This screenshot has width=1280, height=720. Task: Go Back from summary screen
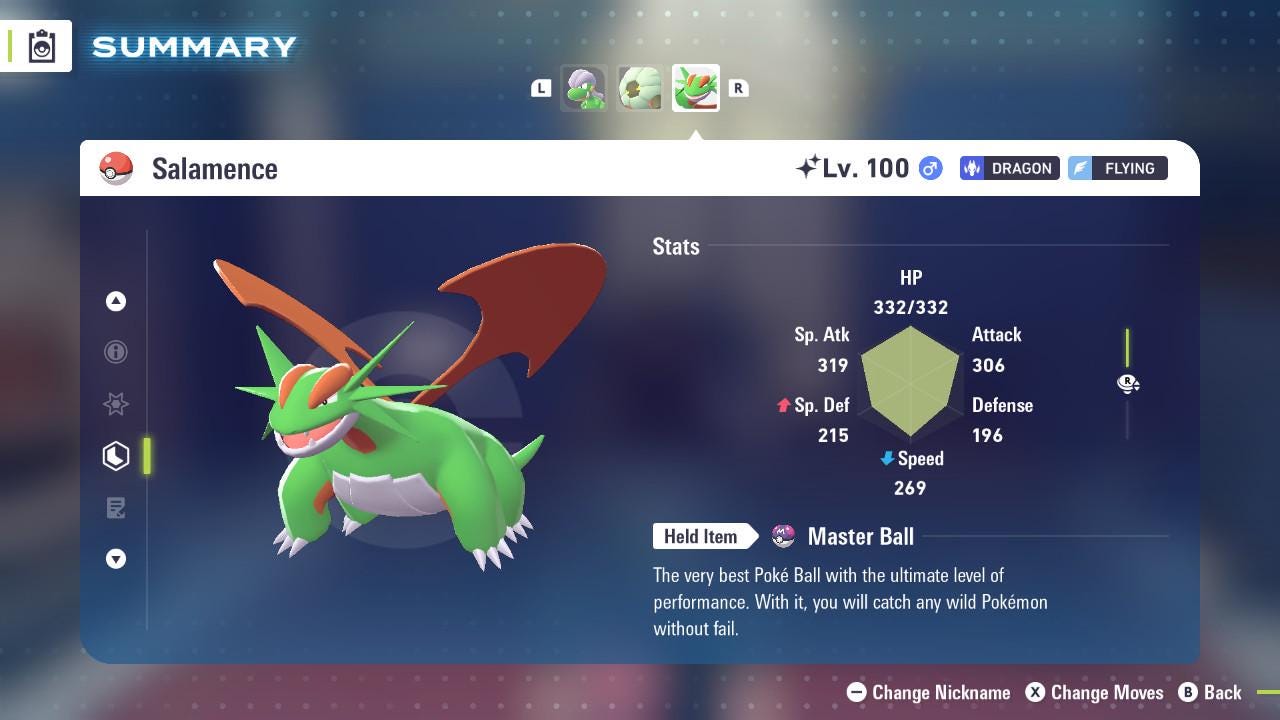[x=1210, y=692]
